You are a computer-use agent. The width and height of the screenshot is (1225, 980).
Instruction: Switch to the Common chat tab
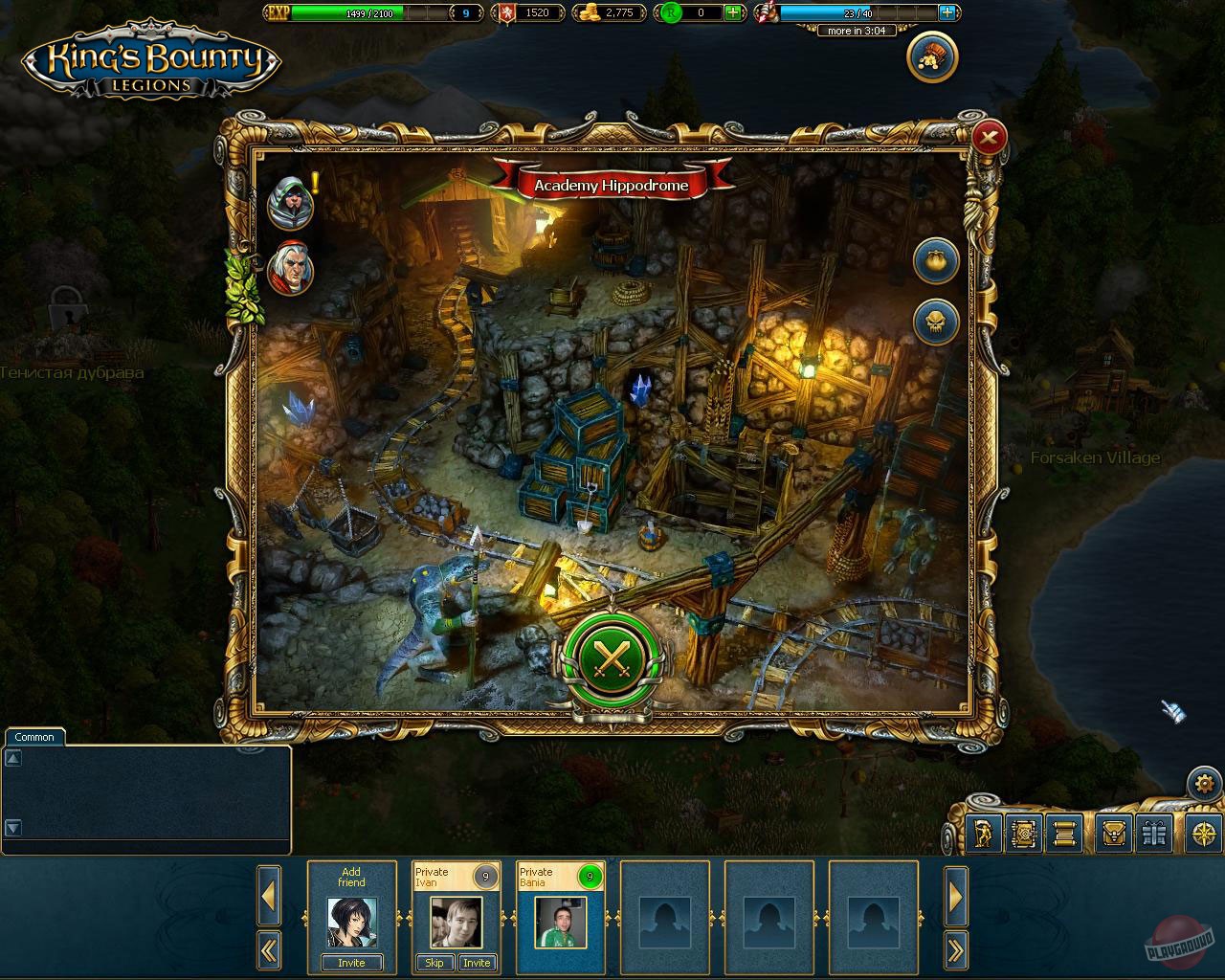pos(34,737)
